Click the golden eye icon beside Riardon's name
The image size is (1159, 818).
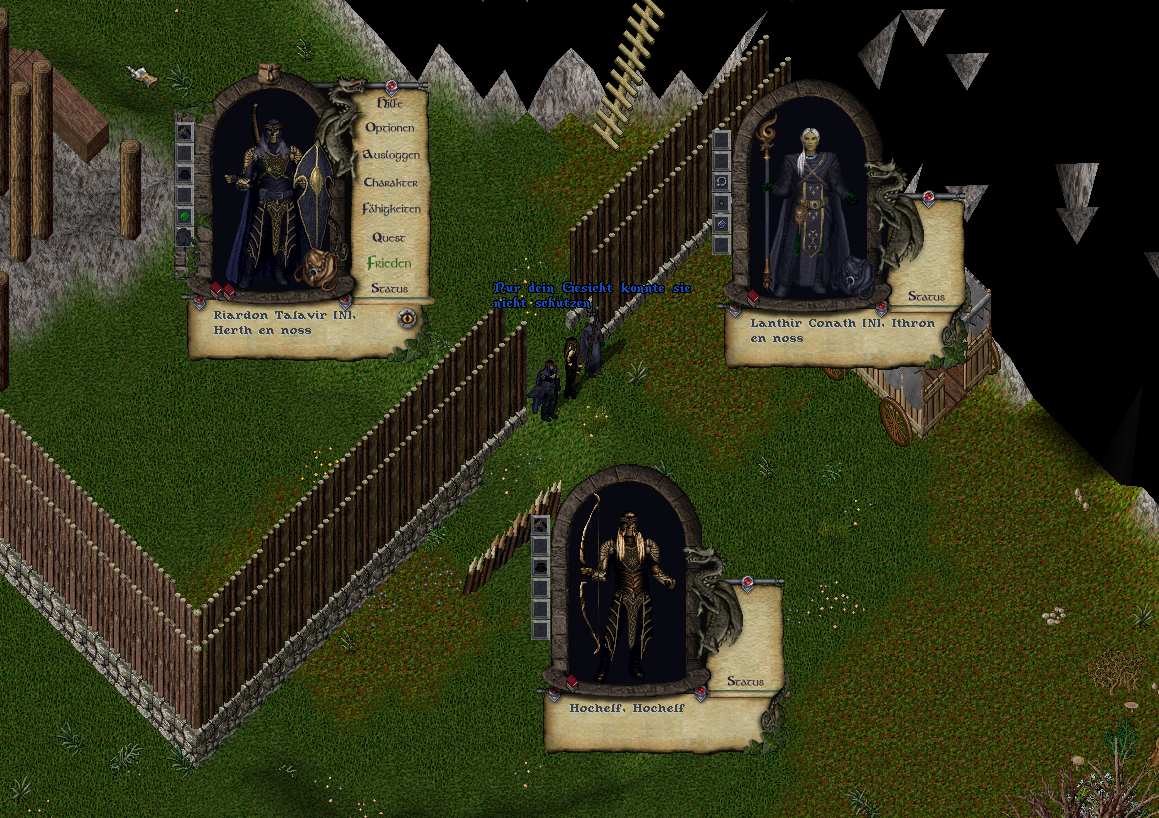coord(407,319)
